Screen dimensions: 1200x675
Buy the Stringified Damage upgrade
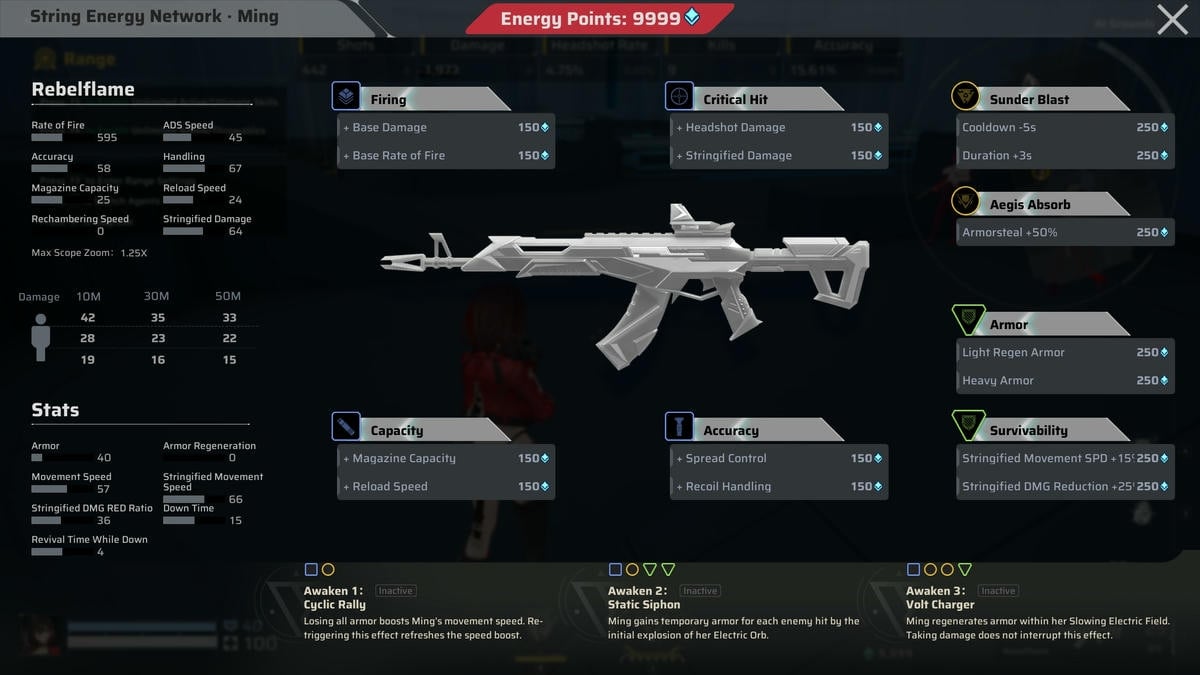point(778,156)
